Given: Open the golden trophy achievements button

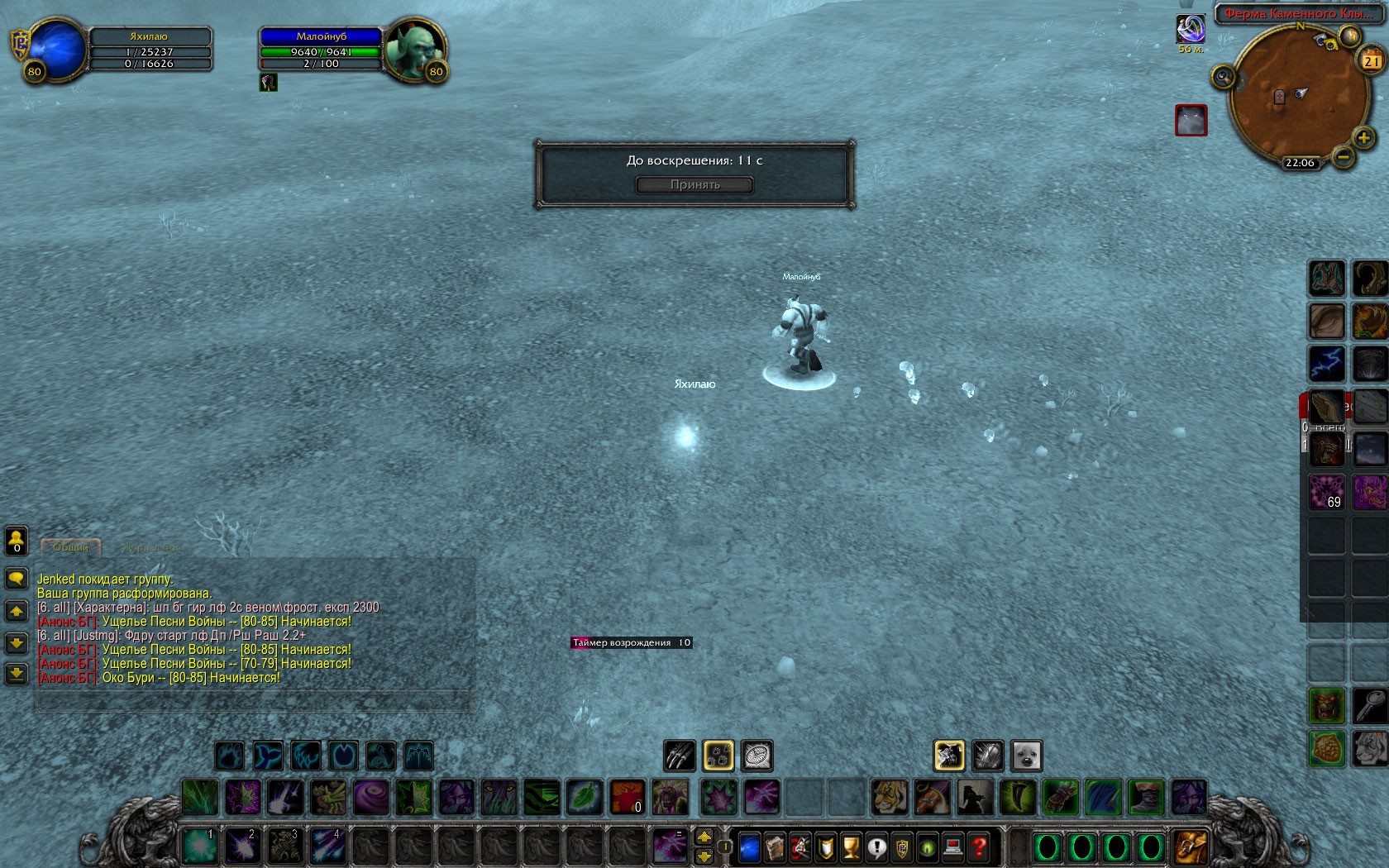Looking at the screenshot, I should tap(851, 847).
